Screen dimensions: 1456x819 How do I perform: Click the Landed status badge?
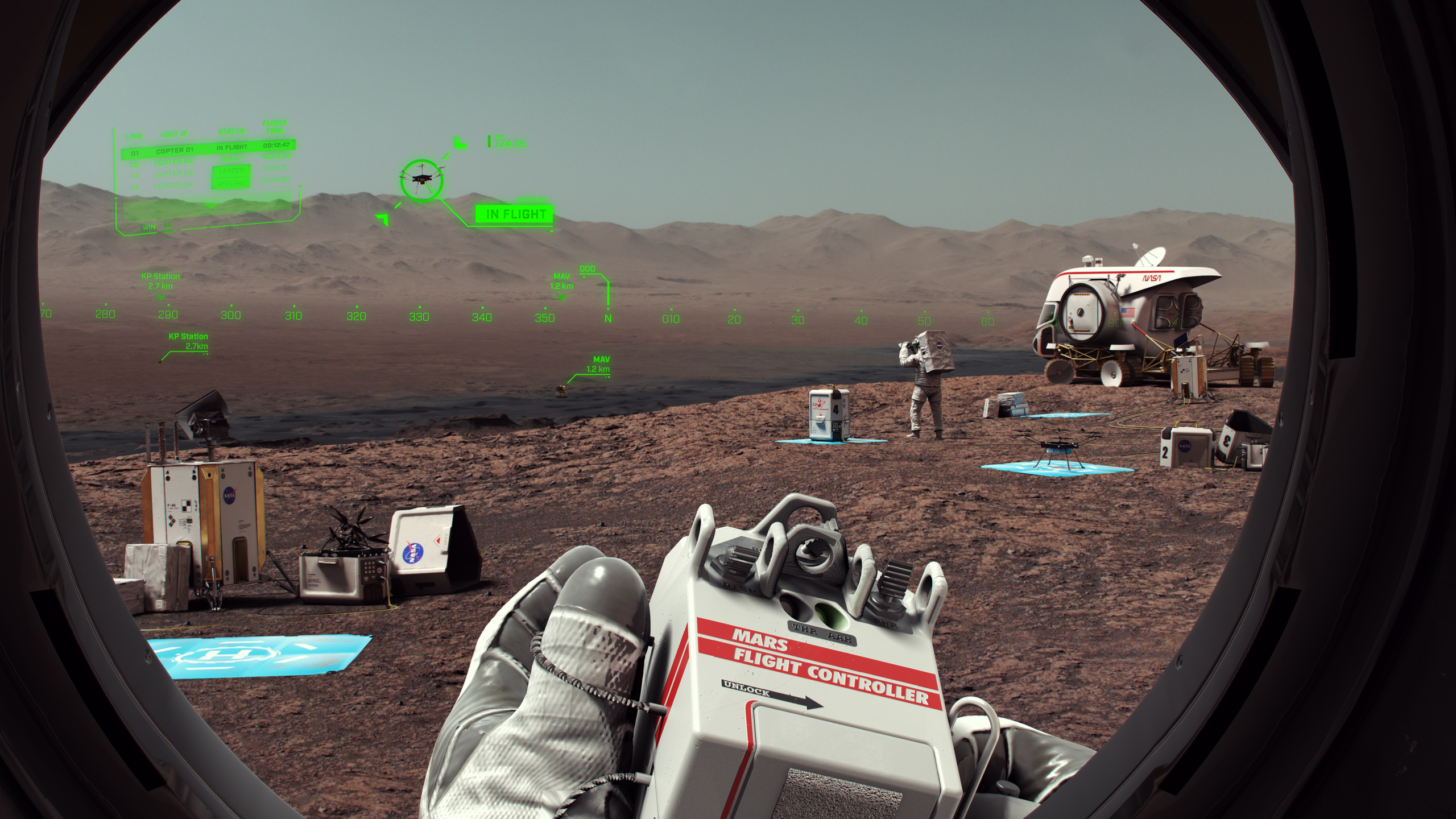tap(230, 171)
